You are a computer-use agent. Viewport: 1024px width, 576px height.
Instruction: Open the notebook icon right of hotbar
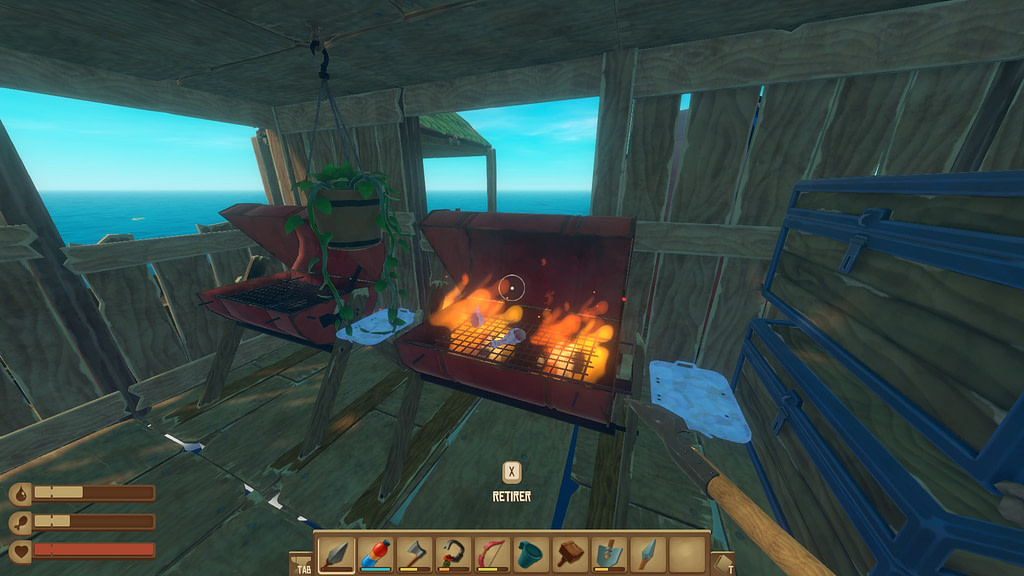722,563
